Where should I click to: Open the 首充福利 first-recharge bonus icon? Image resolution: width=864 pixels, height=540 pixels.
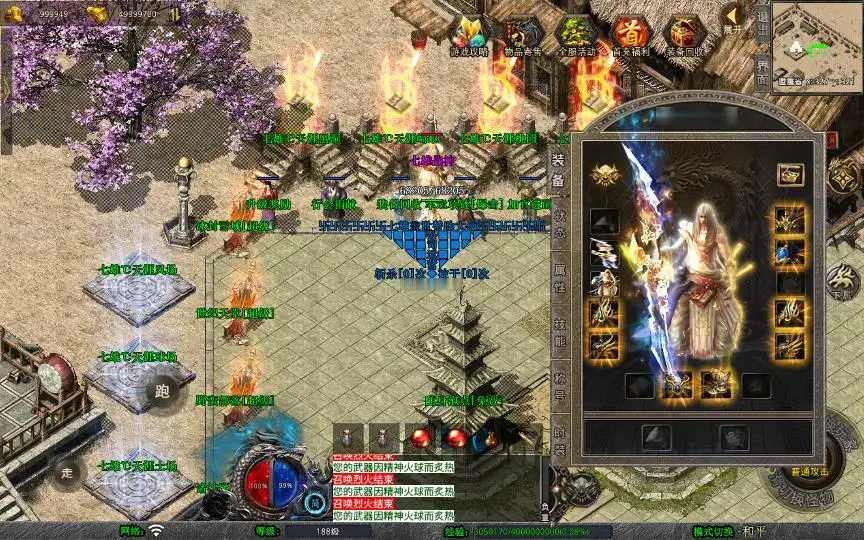630,36
